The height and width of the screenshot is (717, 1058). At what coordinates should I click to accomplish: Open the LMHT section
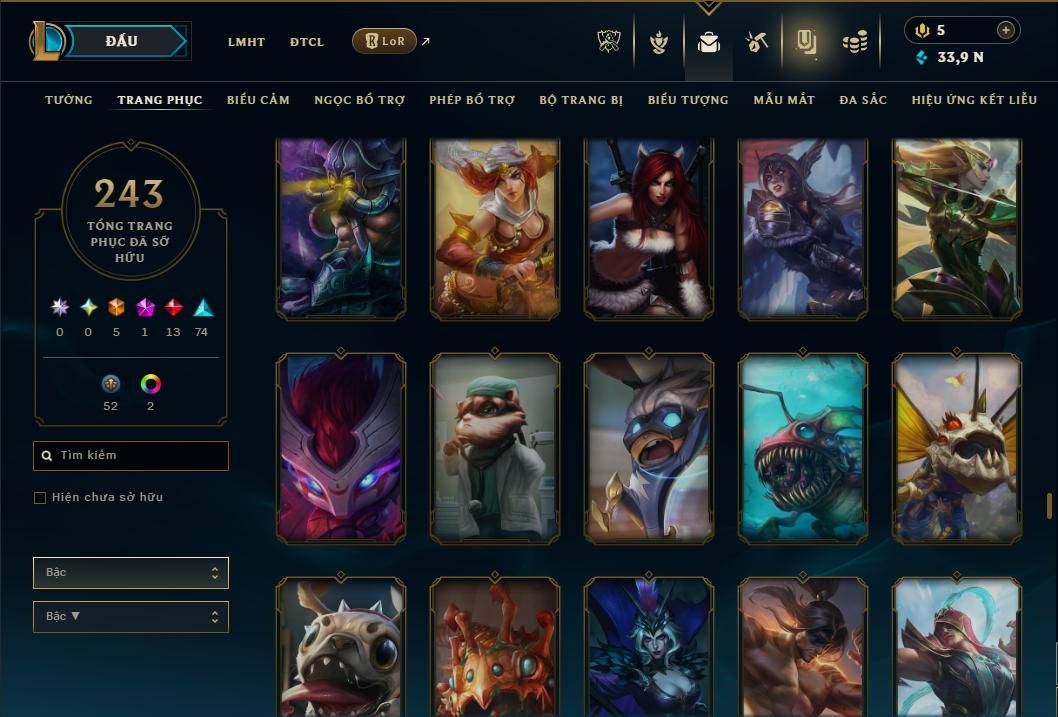246,42
